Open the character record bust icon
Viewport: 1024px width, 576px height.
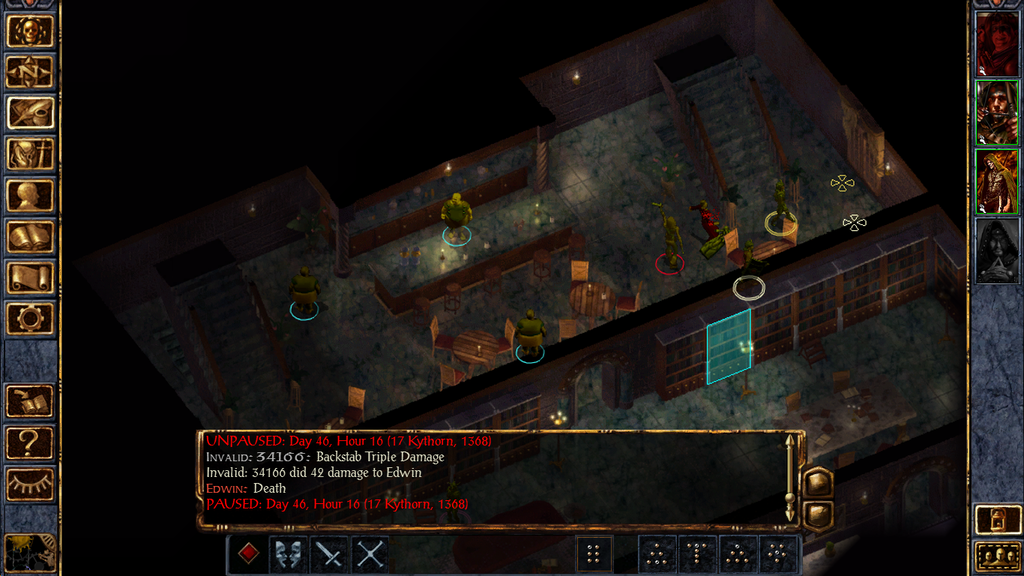click(30, 195)
